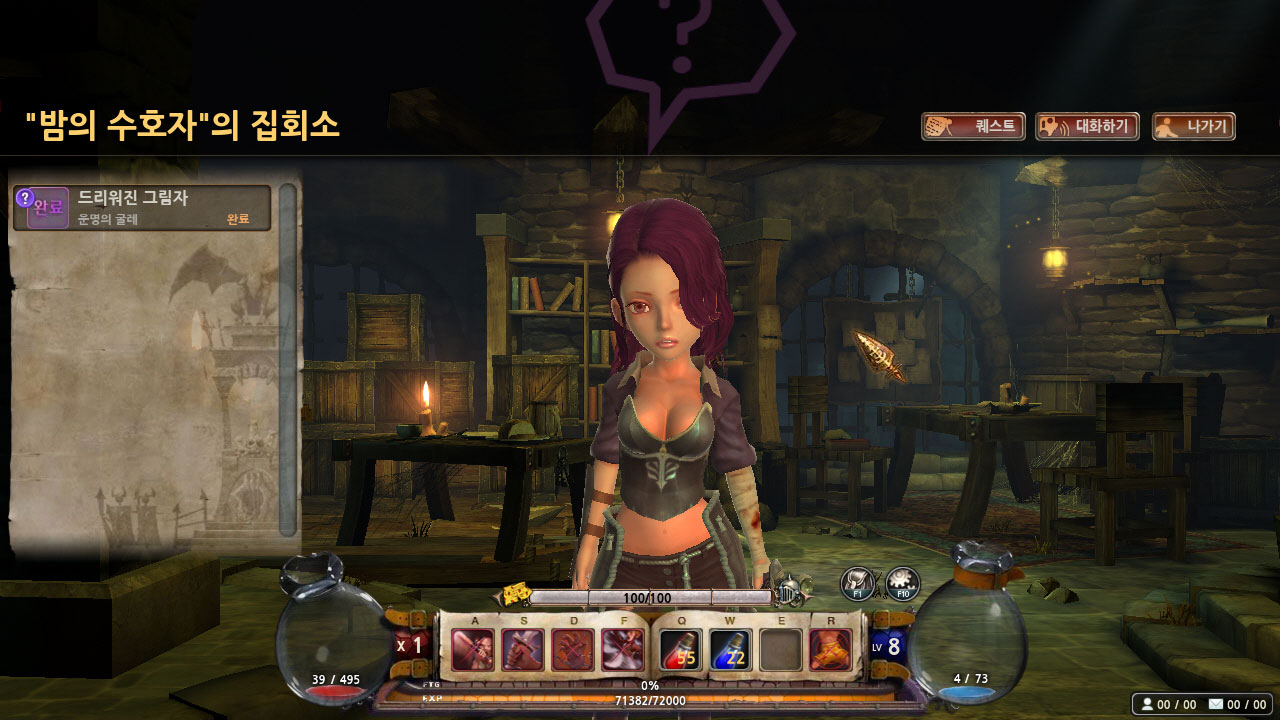Use the red health potion in slot Q
Image resolution: width=1280 pixels, height=720 pixels.
[680, 650]
